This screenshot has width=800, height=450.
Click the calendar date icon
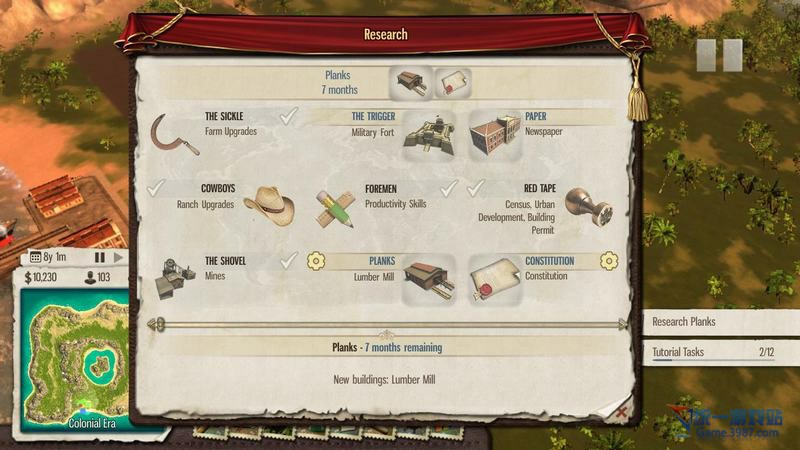pos(36,257)
